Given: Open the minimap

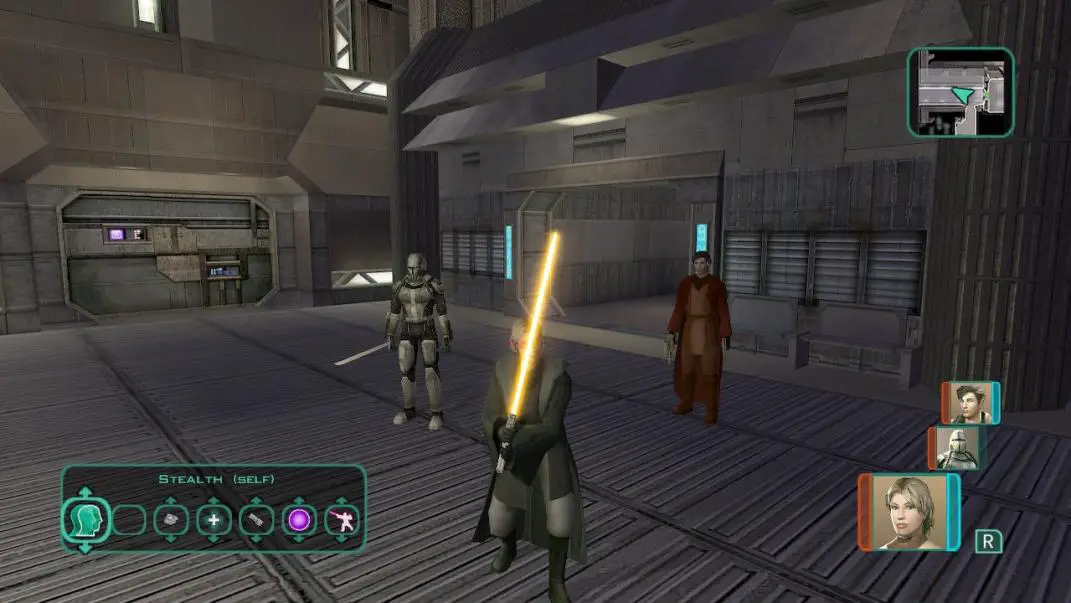Looking at the screenshot, I should coord(960,92).
